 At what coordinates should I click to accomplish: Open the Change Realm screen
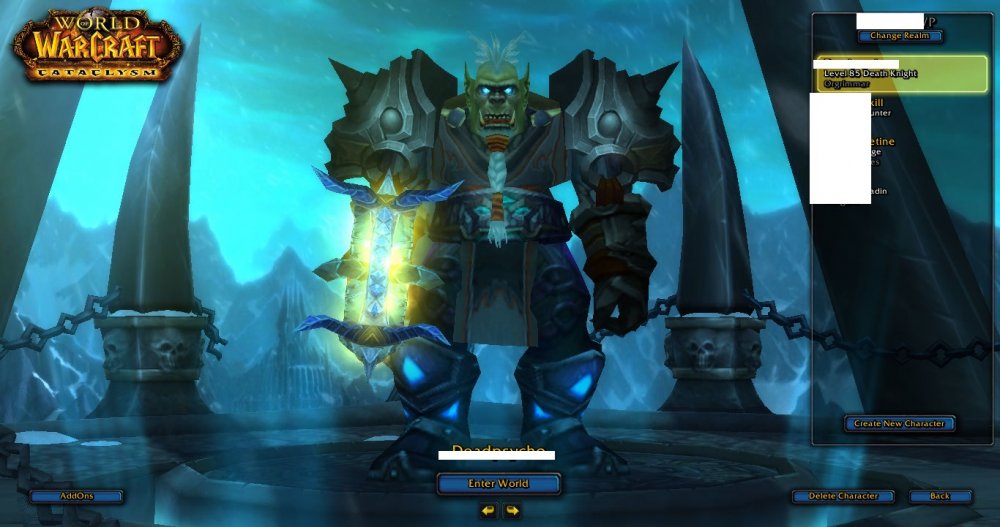coord(899,36)
